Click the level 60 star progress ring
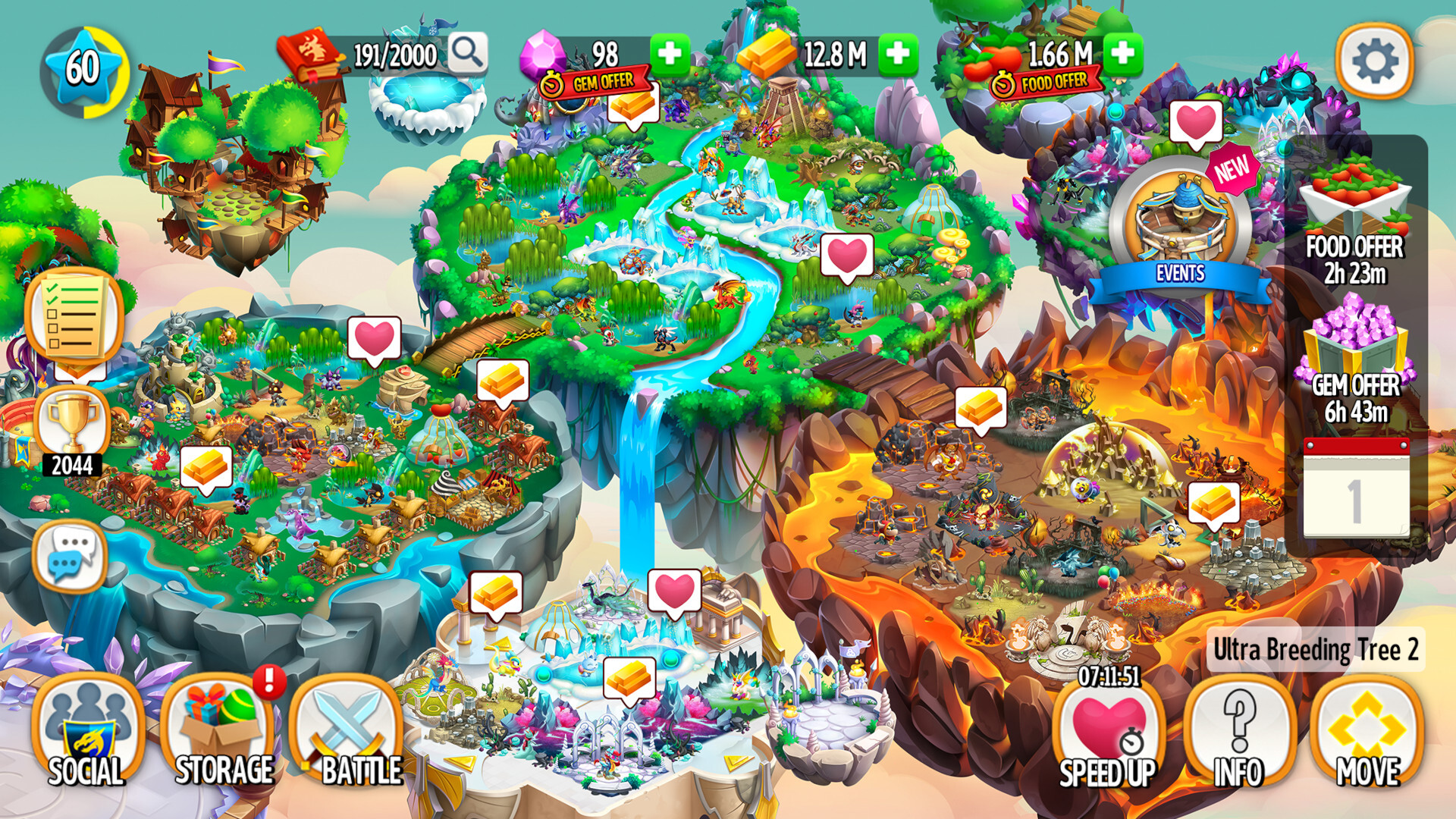 click(x=85, y=67)
